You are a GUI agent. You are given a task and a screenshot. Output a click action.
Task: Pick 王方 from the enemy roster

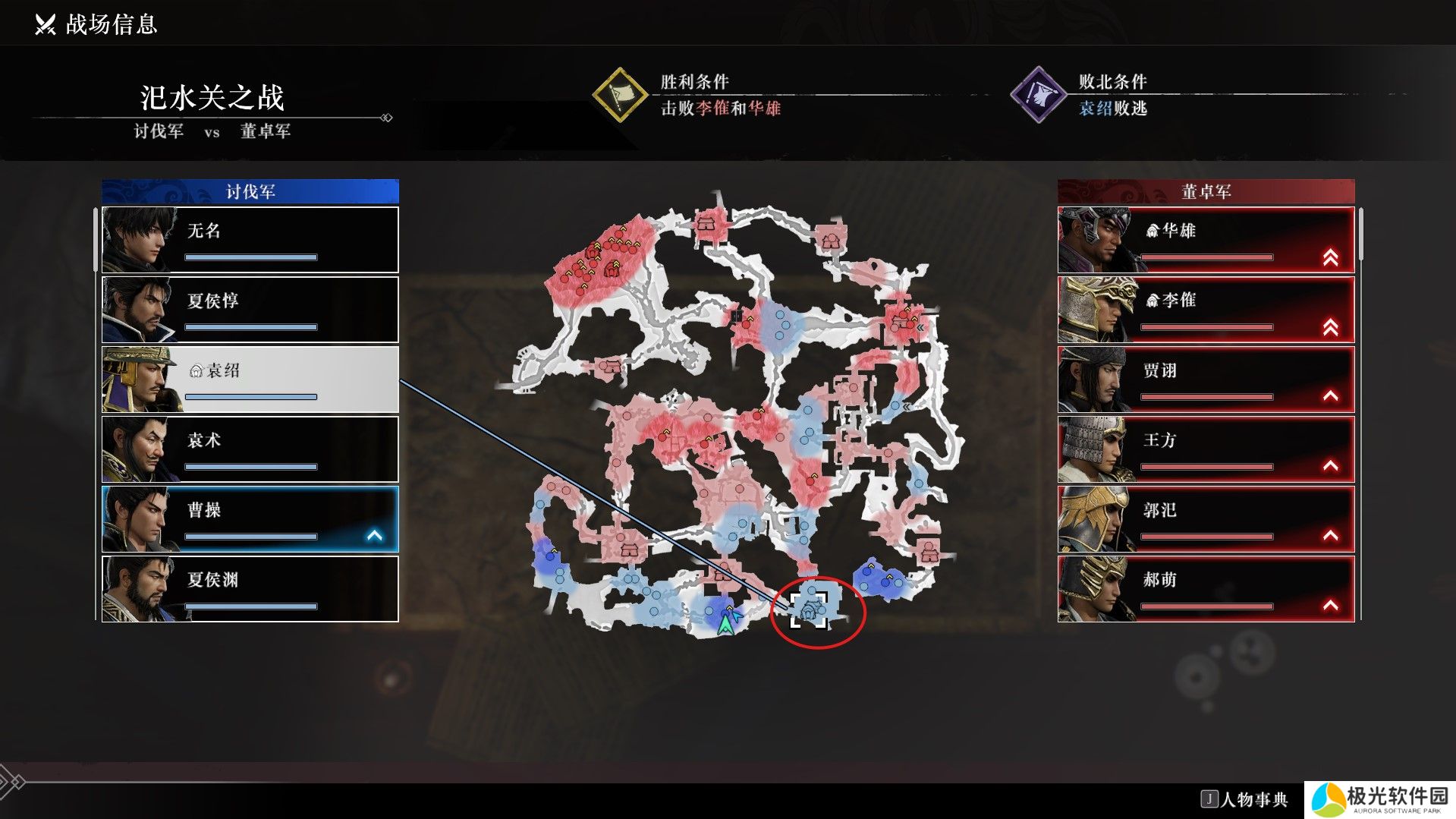1206,449
